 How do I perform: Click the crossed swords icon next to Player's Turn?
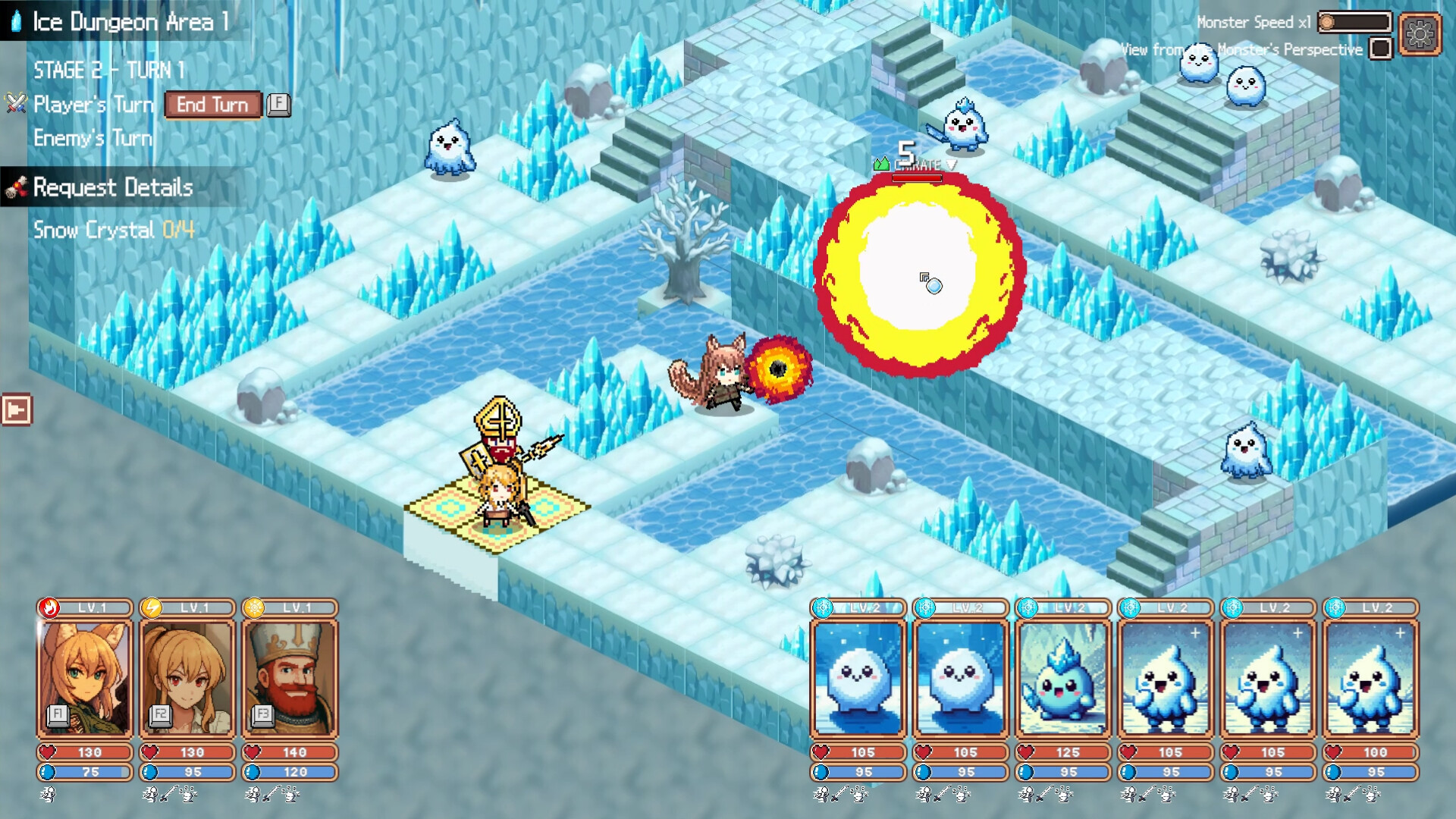(14, 105)
